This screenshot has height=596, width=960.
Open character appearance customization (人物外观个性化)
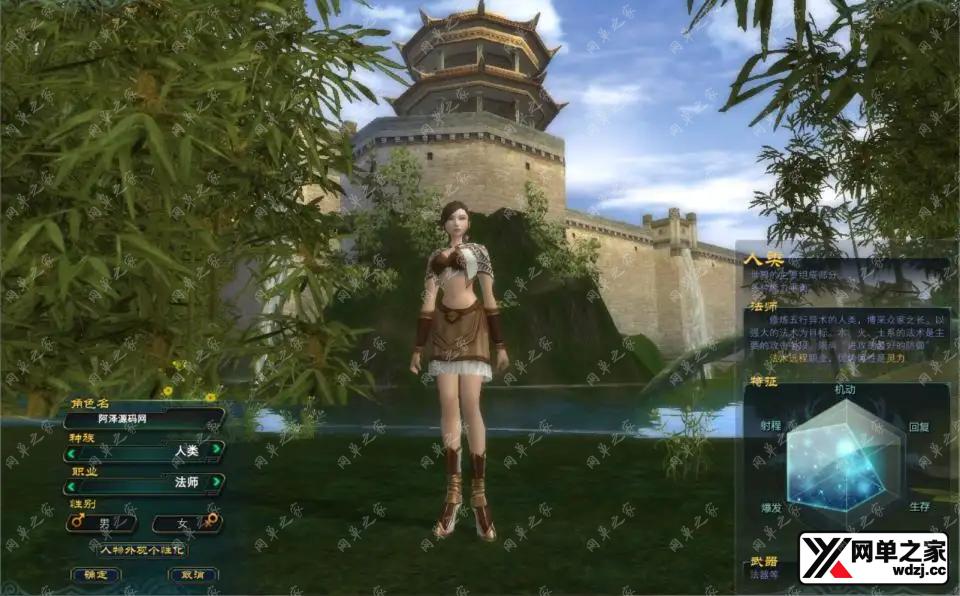142,549
